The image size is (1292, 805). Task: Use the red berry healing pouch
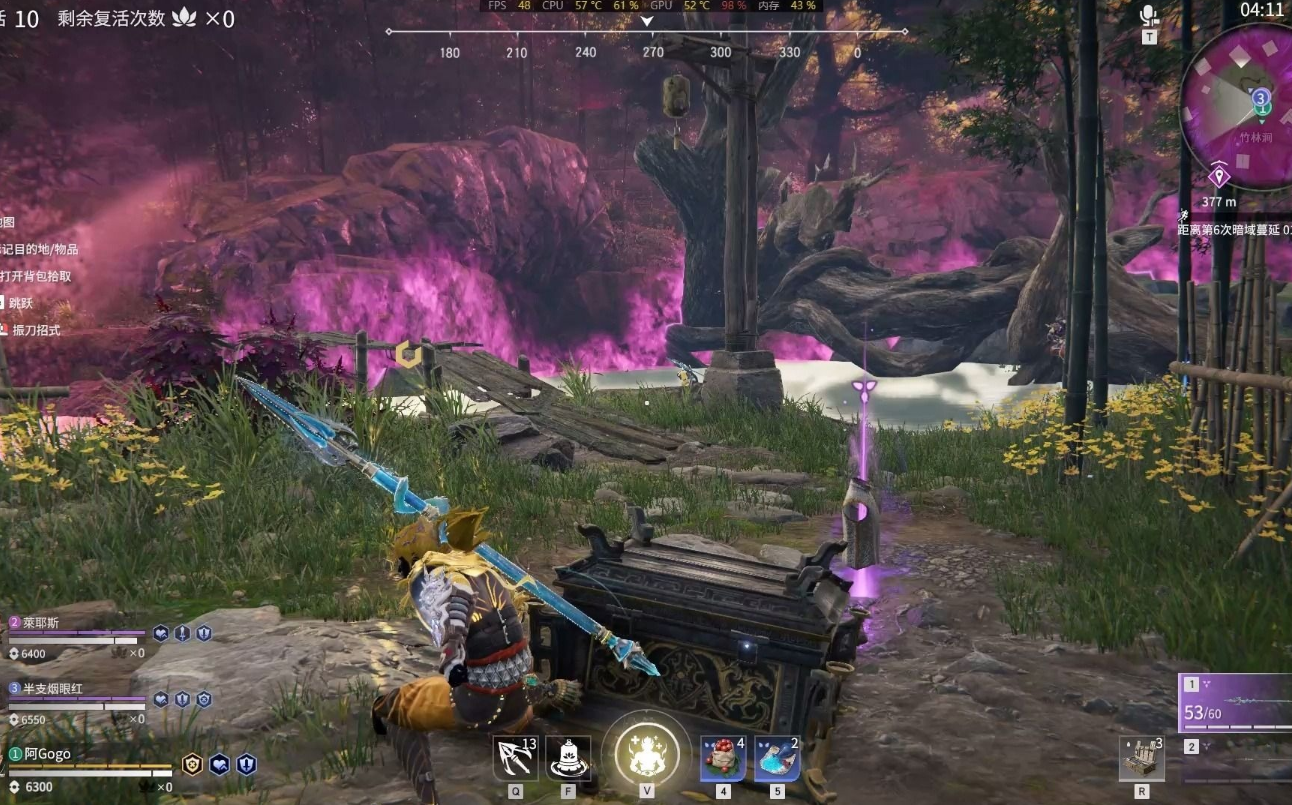[722, 759]
